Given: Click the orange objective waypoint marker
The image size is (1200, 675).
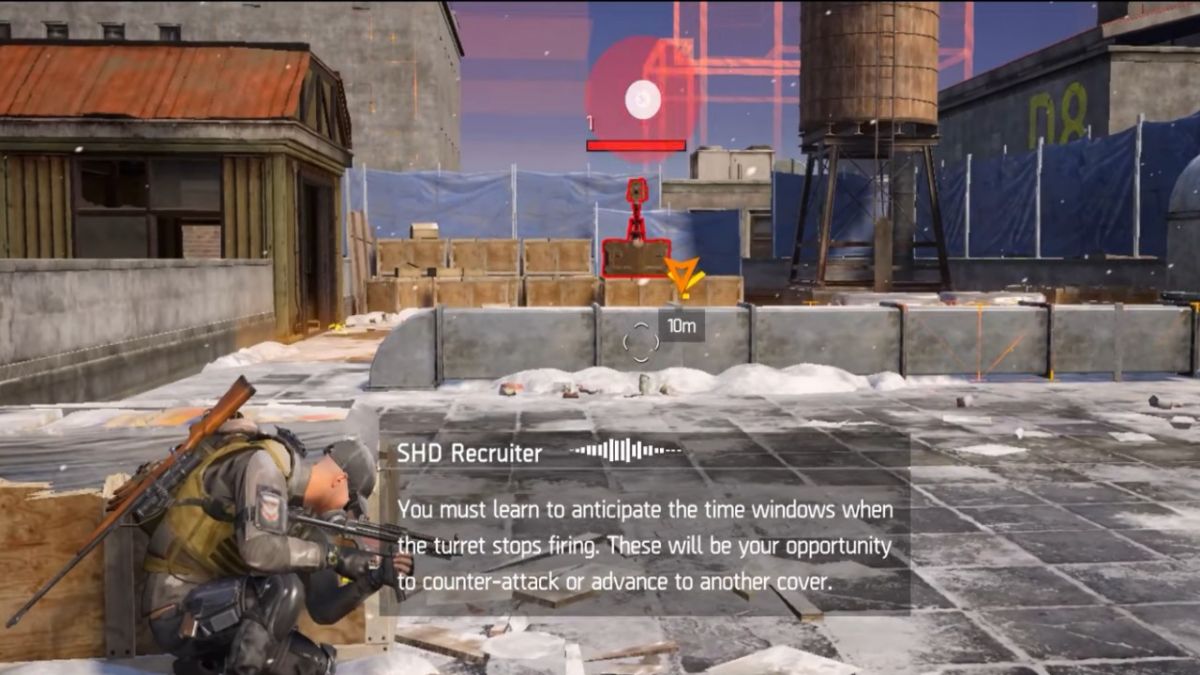Looking at the screenshot, I should click(x=685, y=275).
